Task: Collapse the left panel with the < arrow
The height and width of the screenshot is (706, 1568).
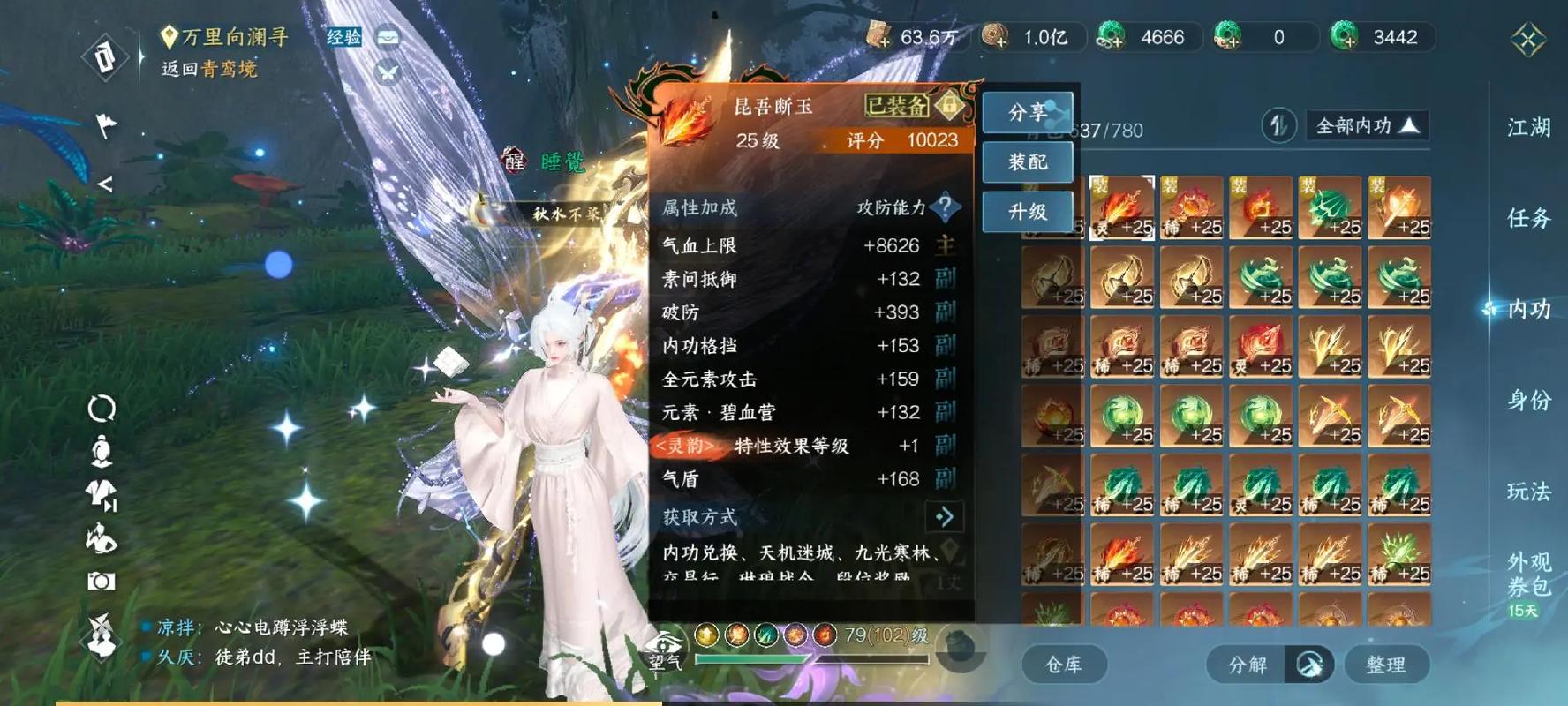Action: click(x=106, y=183)
